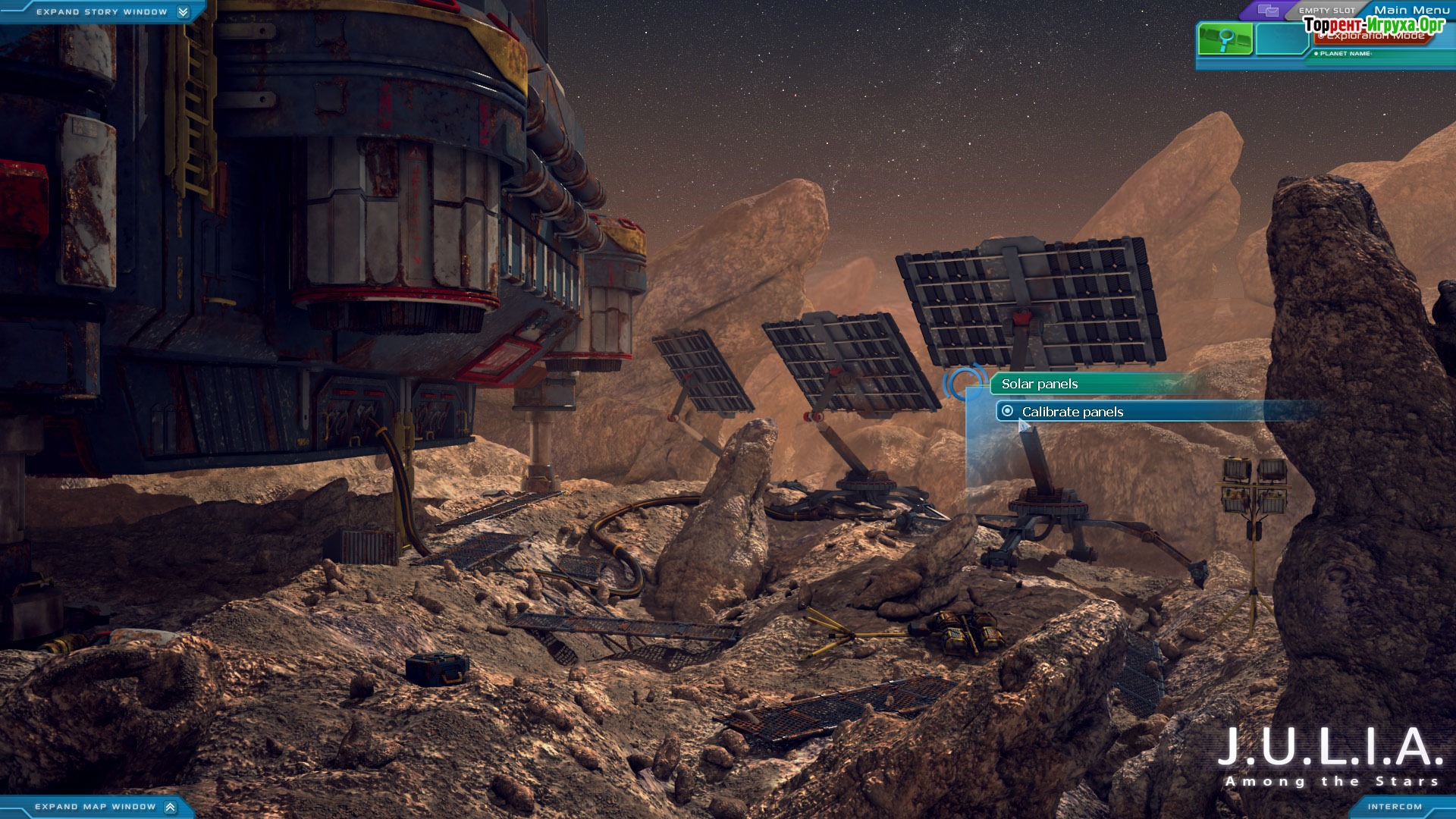Activate the green magnifier scan icon
This screenshot has width=1456, height=819.
point(1225,39)
